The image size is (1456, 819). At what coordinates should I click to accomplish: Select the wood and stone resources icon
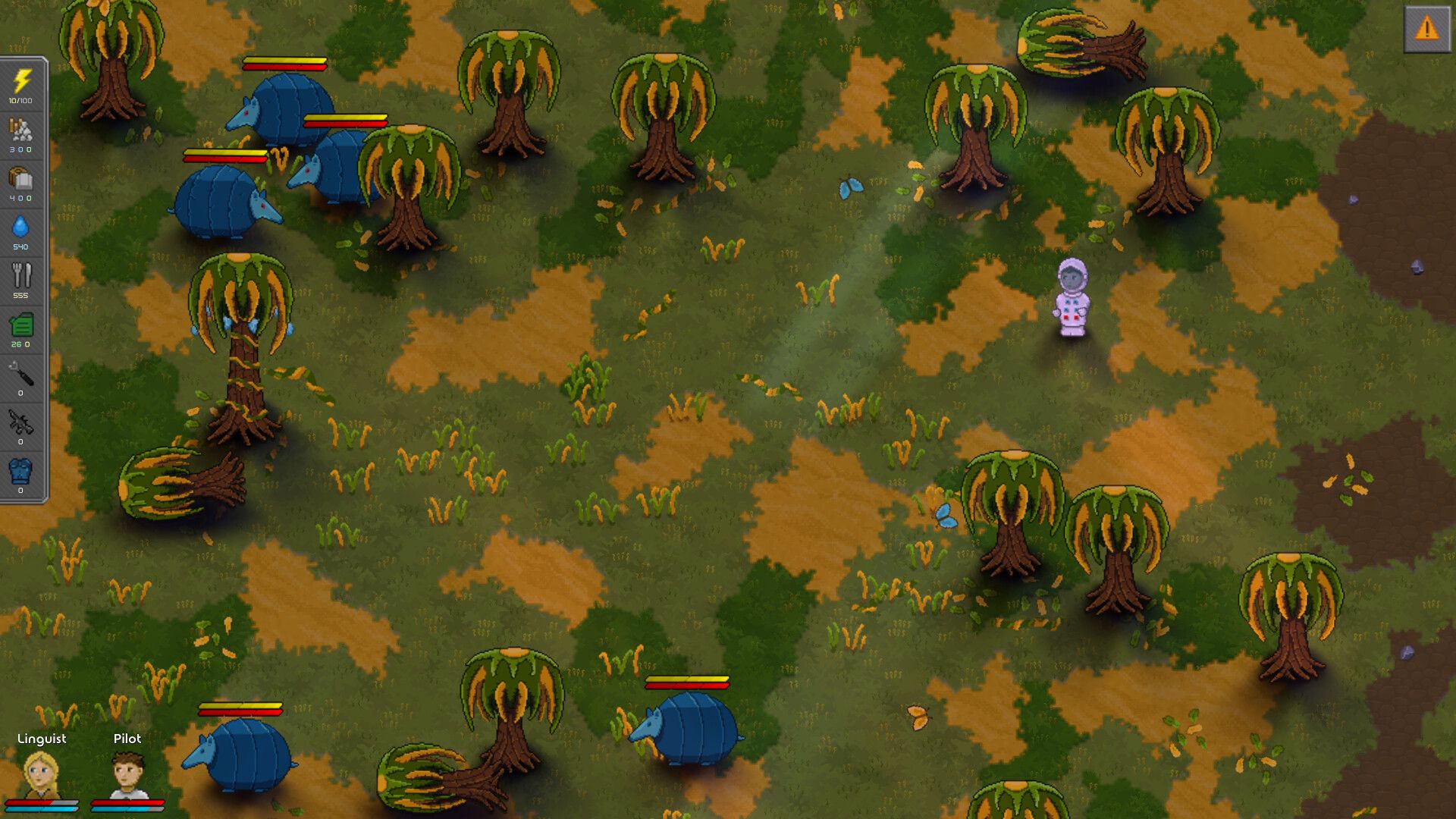(21, 130)
